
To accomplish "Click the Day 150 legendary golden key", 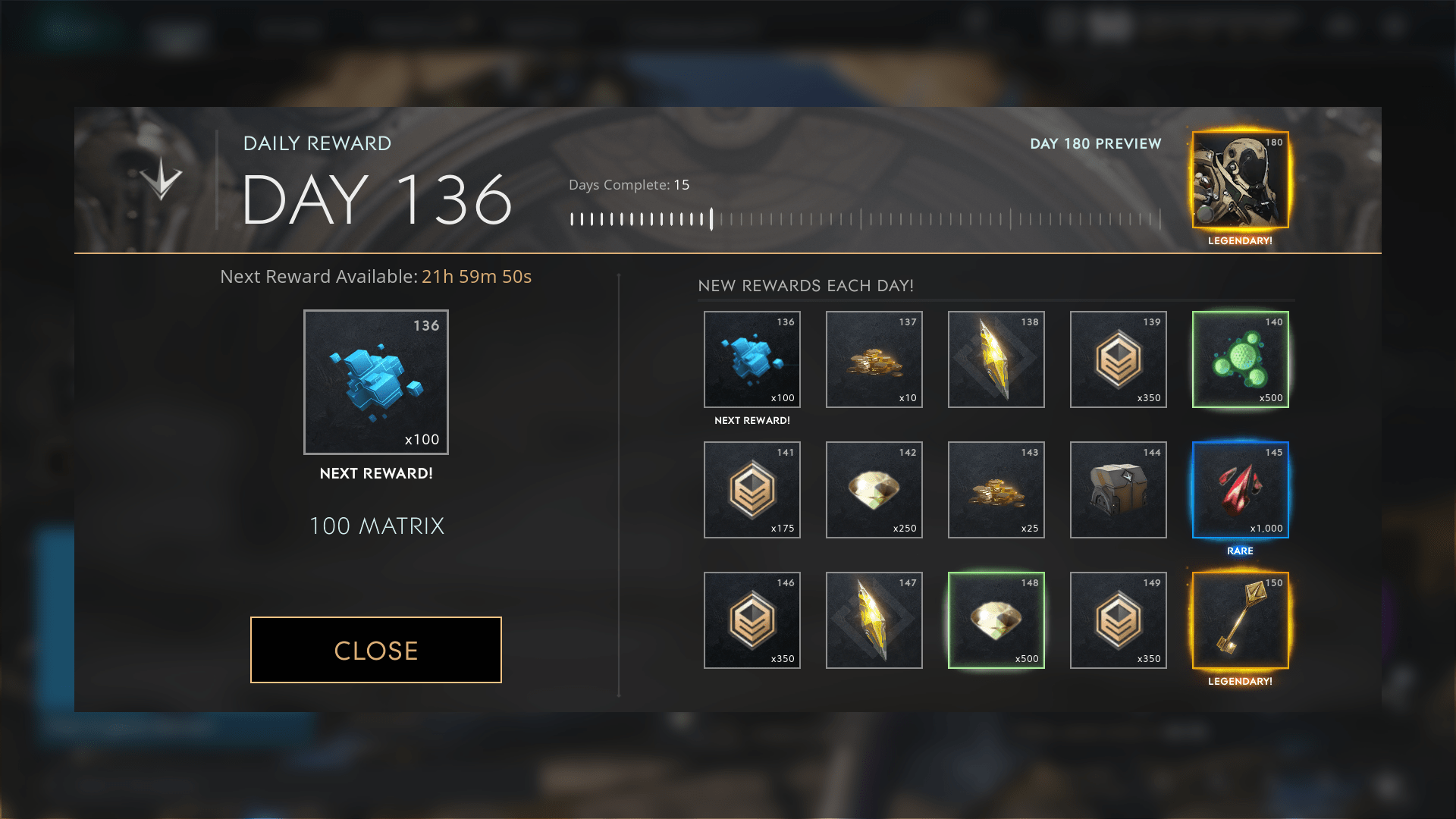I will [1240, 620].
